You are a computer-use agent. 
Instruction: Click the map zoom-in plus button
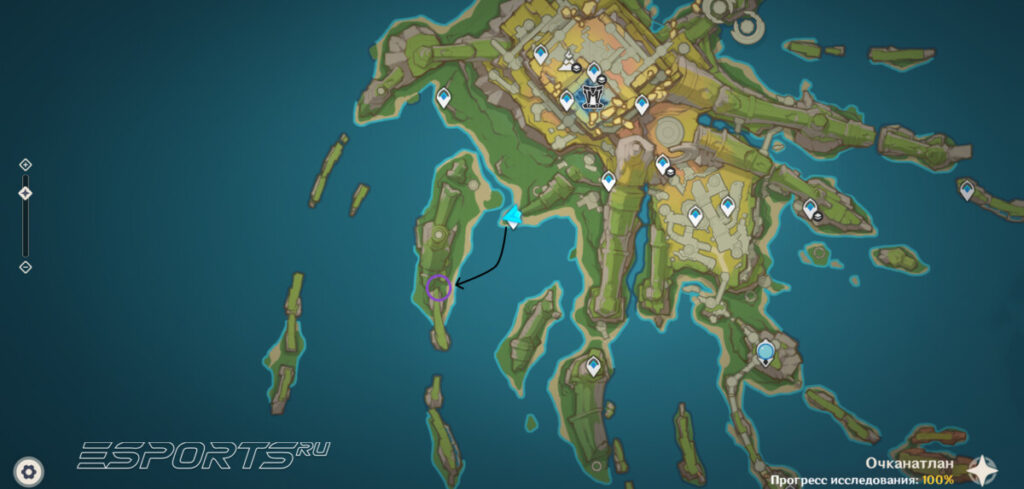26,165
